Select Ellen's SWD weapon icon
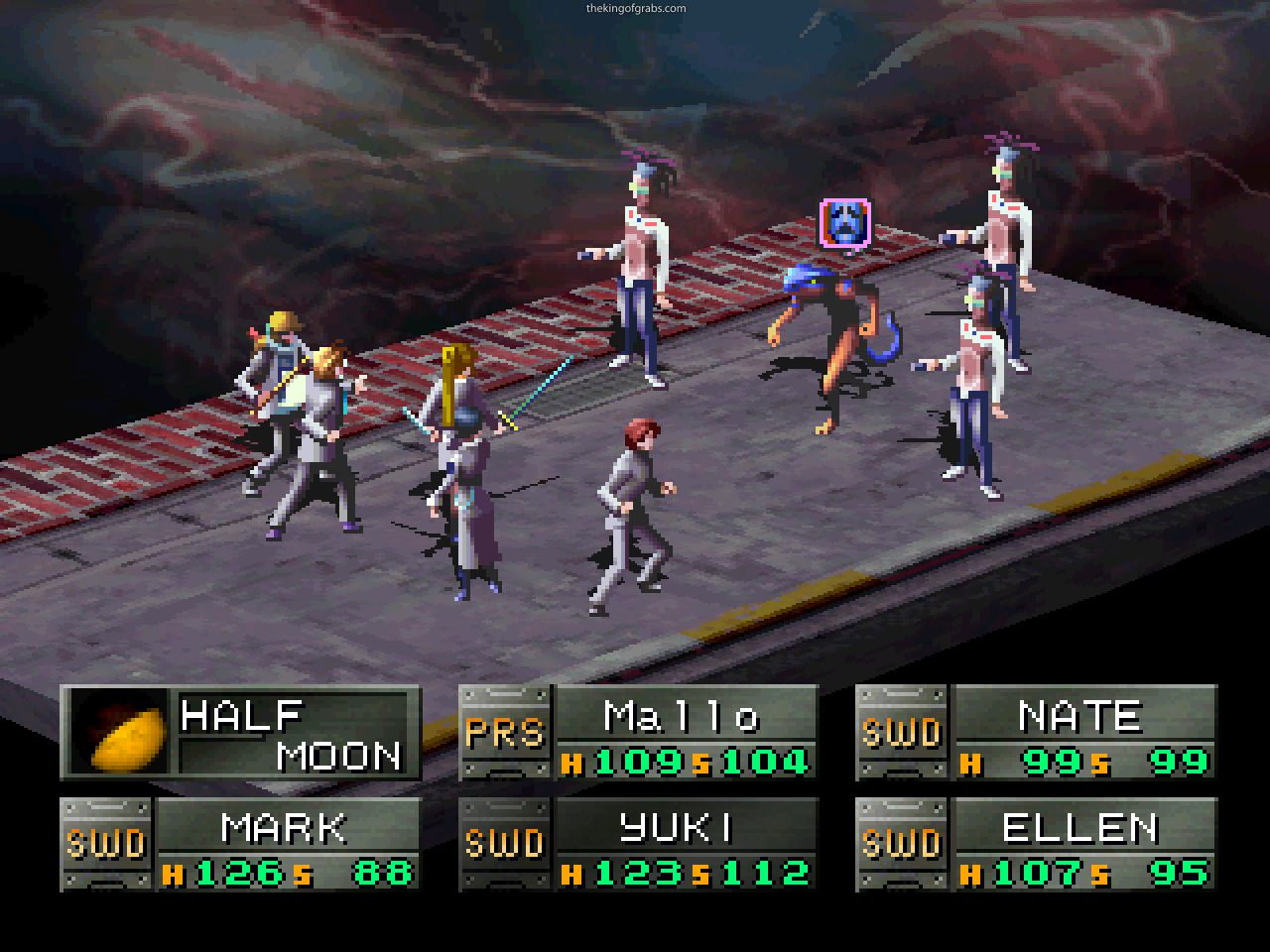Image resolution: width=1270 pixels, height=952 pixels. click(x=903, y=842)
